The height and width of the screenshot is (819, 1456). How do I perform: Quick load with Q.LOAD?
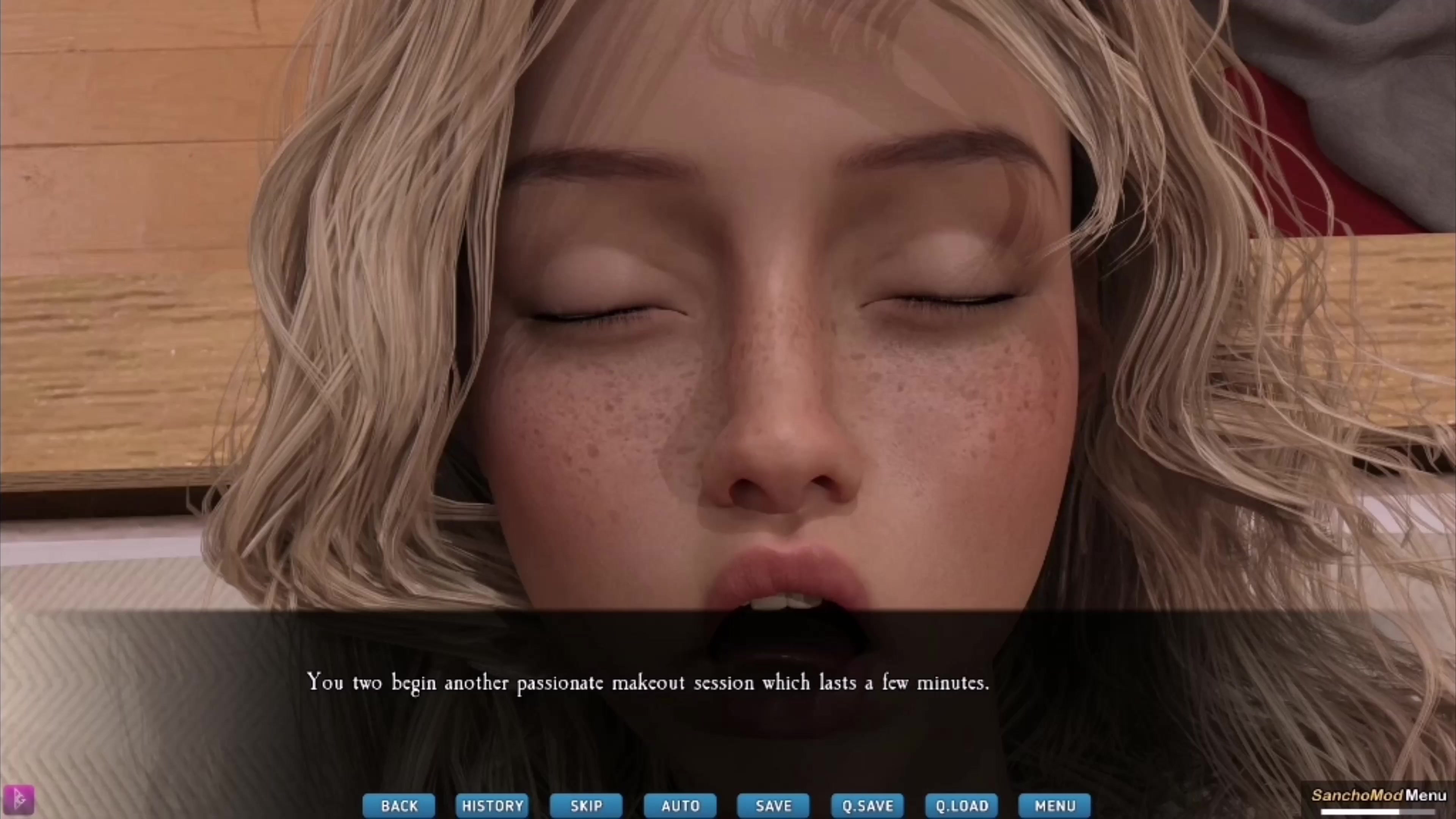(x=962, y=805)
